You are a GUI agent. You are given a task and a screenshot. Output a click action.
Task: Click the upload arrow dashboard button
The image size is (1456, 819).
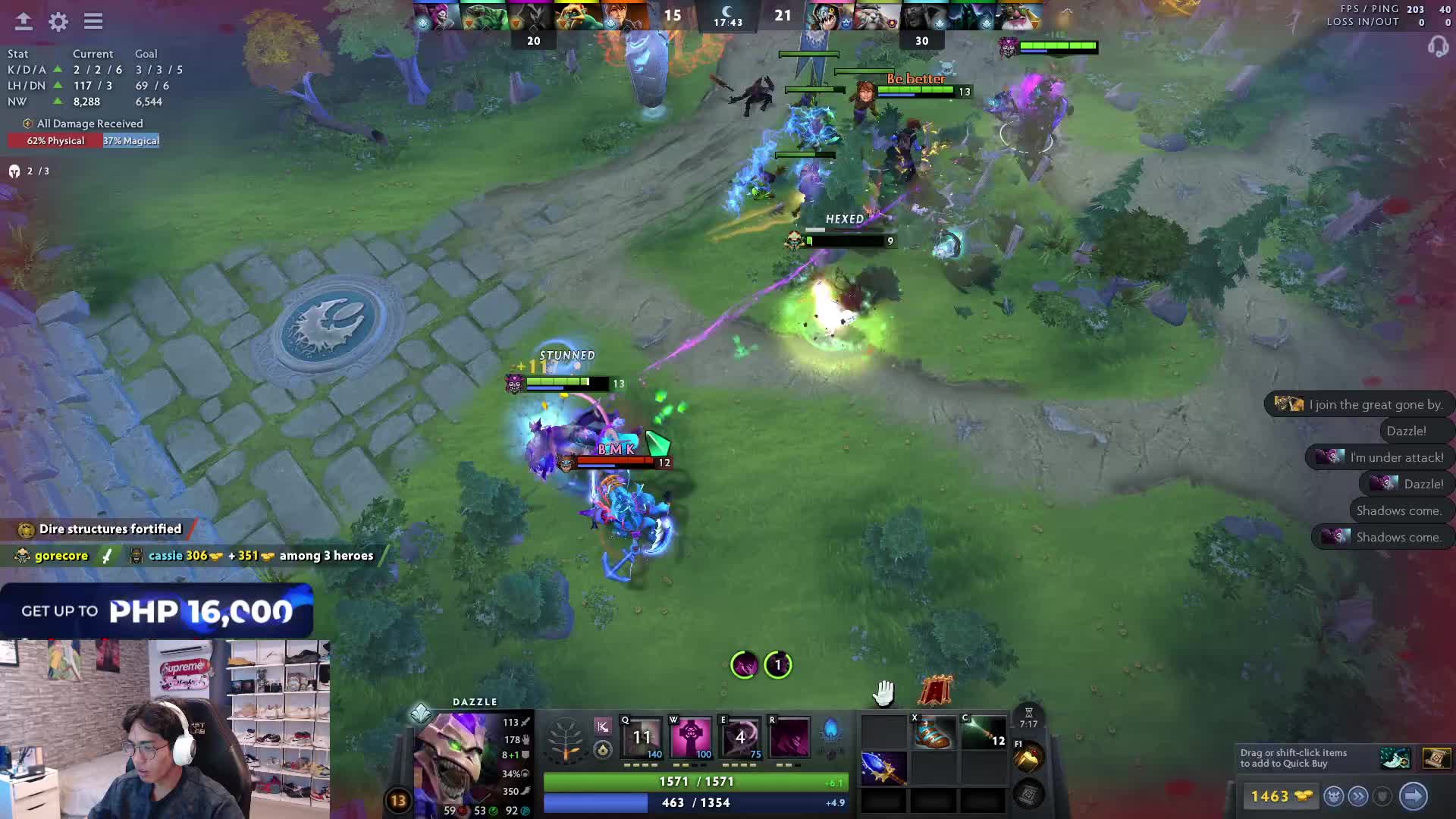coord(24,21)
